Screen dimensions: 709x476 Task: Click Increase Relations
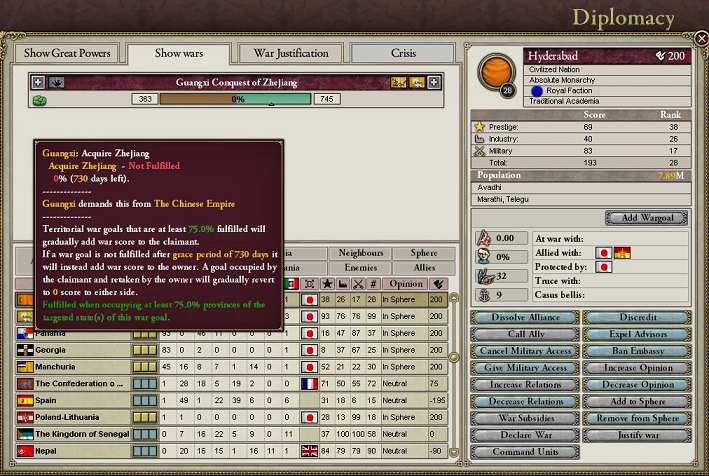coord(523,385)
